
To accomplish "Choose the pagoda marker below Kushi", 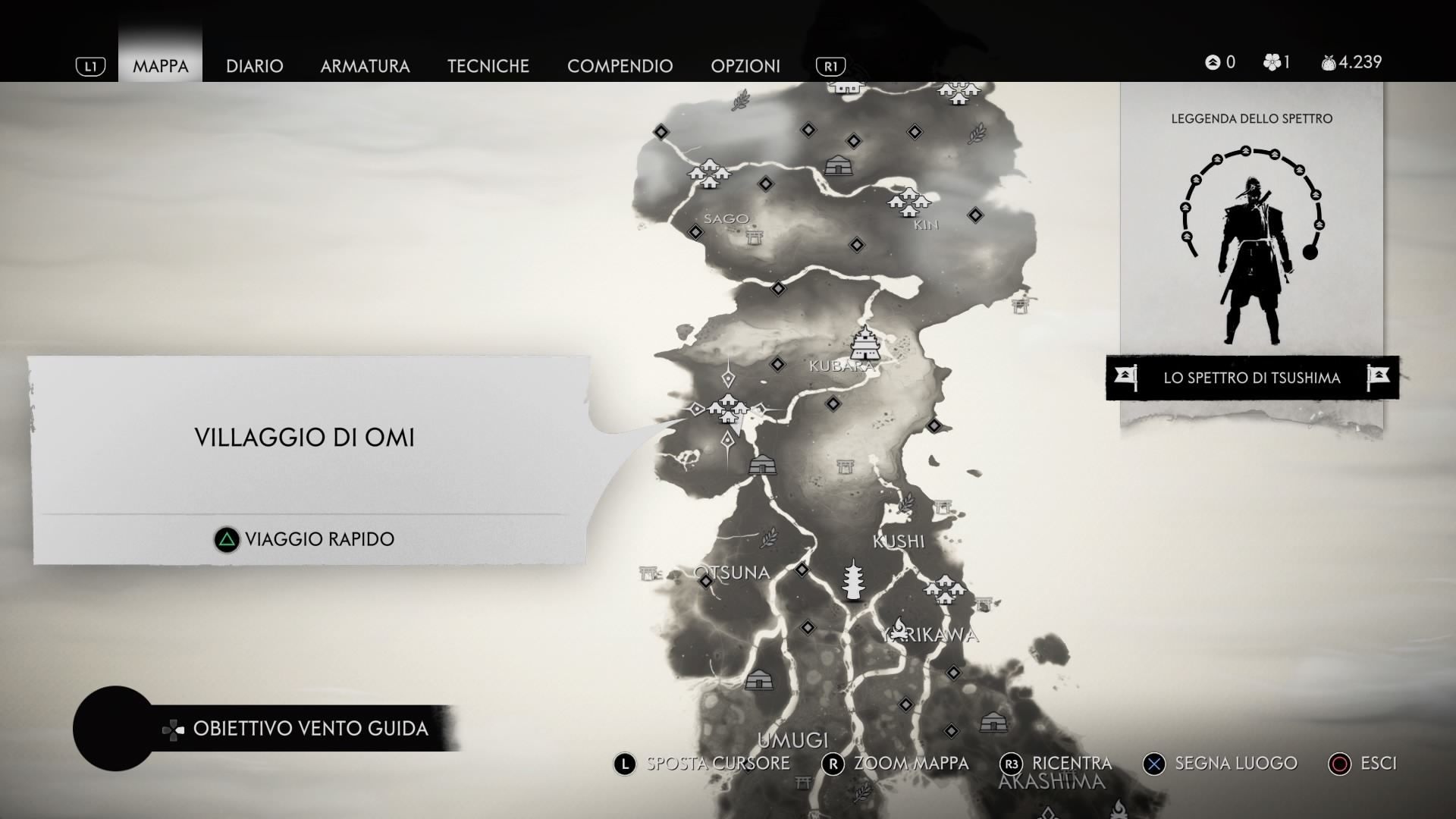I will [854, 580].
